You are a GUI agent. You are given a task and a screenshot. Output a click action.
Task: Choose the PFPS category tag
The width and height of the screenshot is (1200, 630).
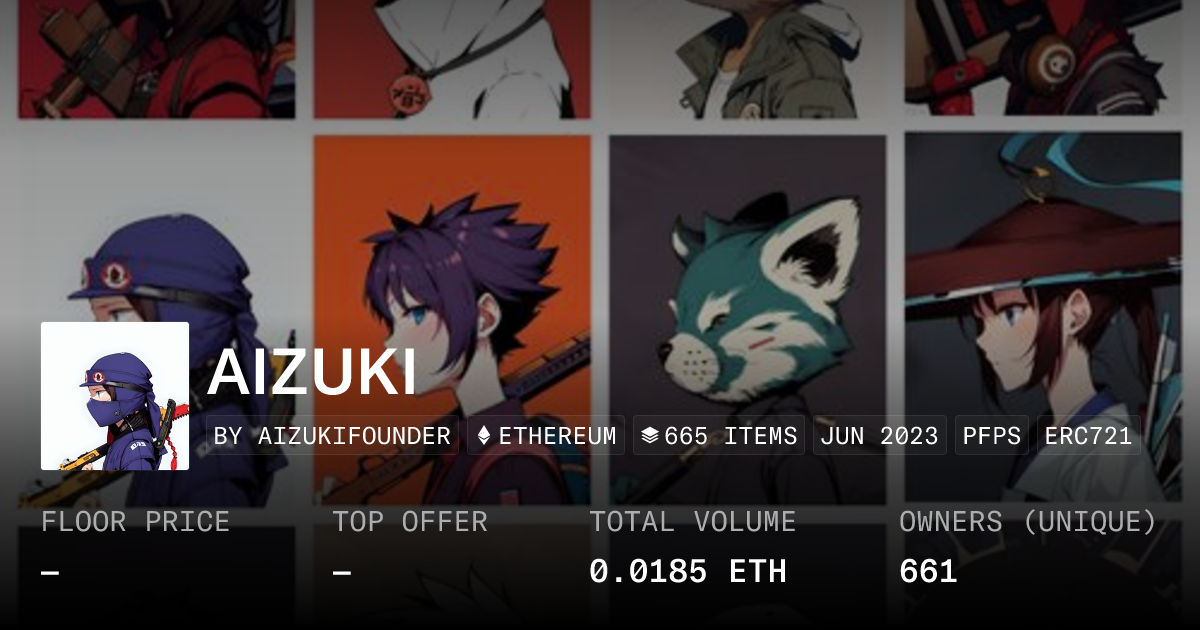992,436
